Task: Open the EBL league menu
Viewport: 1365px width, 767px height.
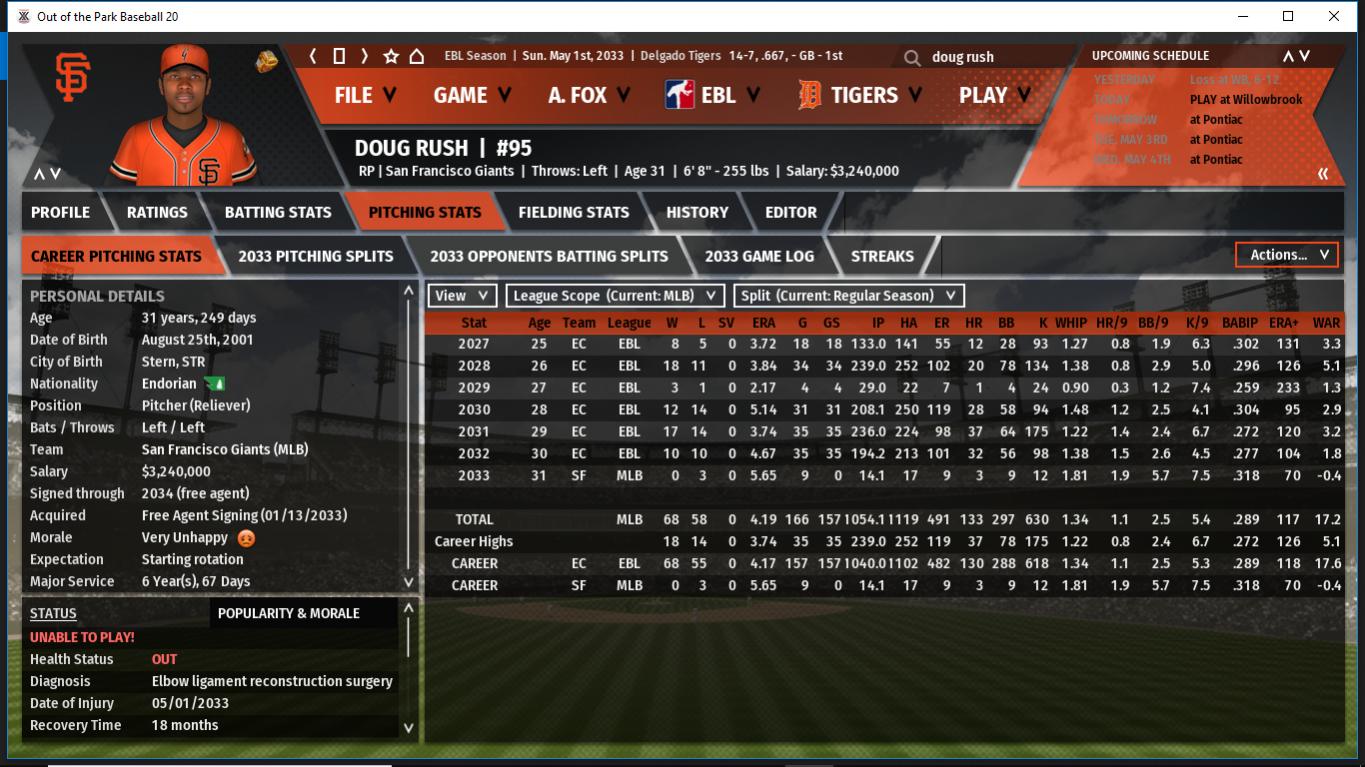Action: click(x=712, y=95)
